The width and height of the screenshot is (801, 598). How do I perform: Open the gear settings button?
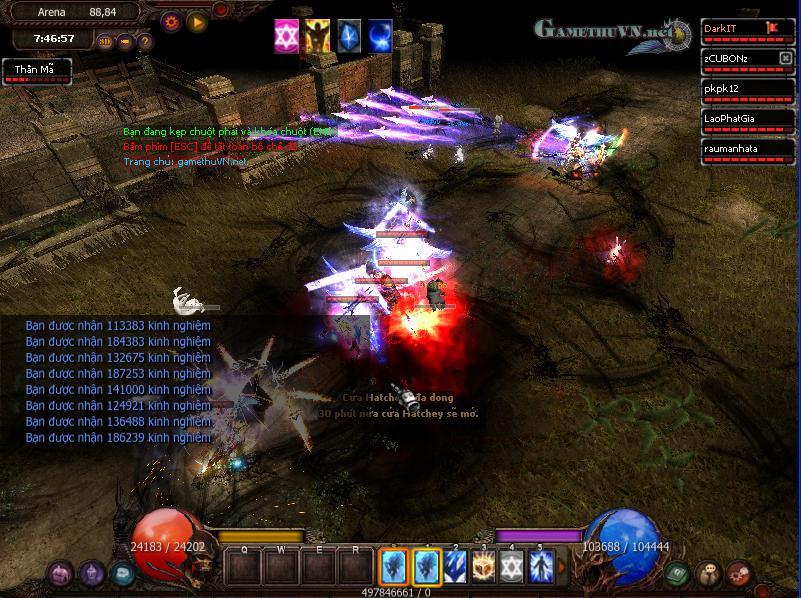click(171, 19)
